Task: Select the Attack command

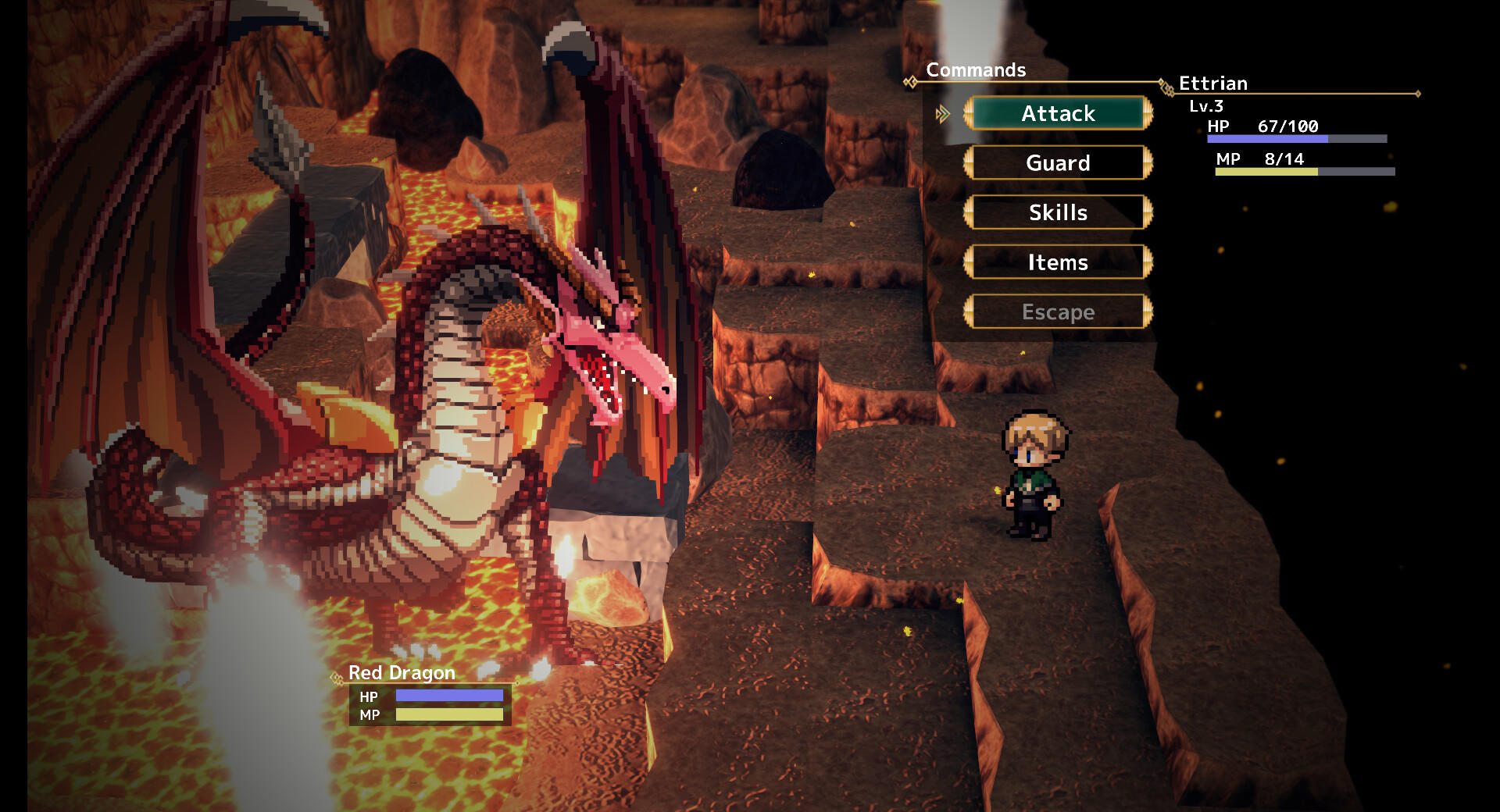Action: click(x=1057, y=113)
